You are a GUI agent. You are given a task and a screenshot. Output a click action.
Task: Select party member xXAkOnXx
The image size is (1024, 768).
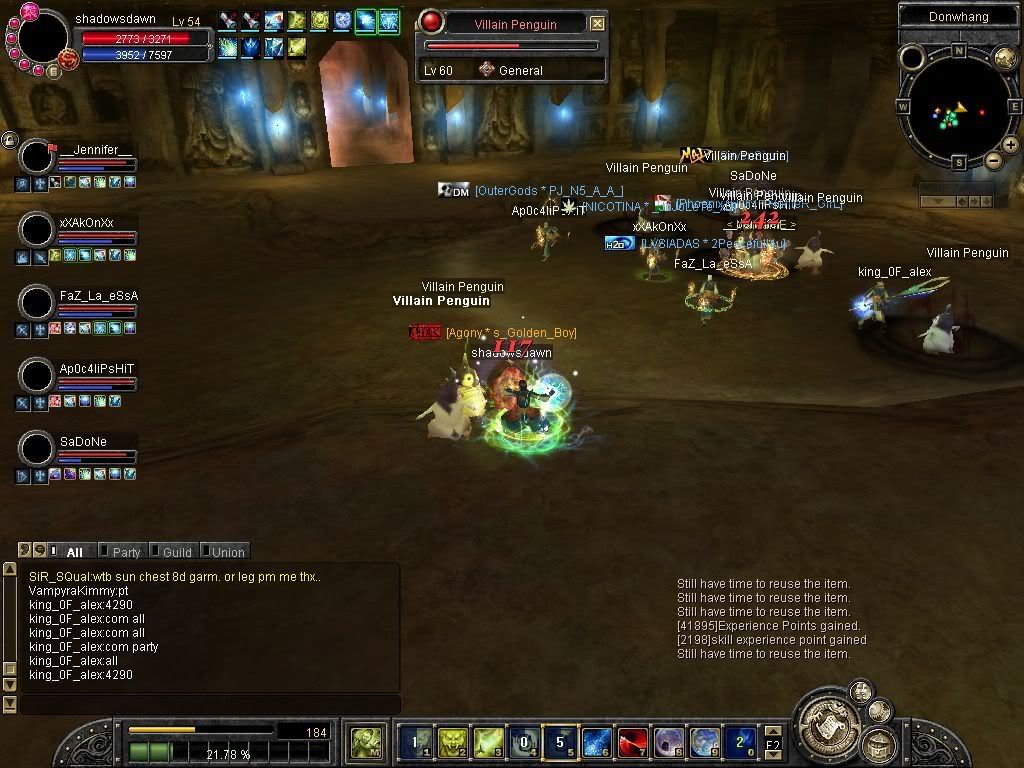(38, 230)
